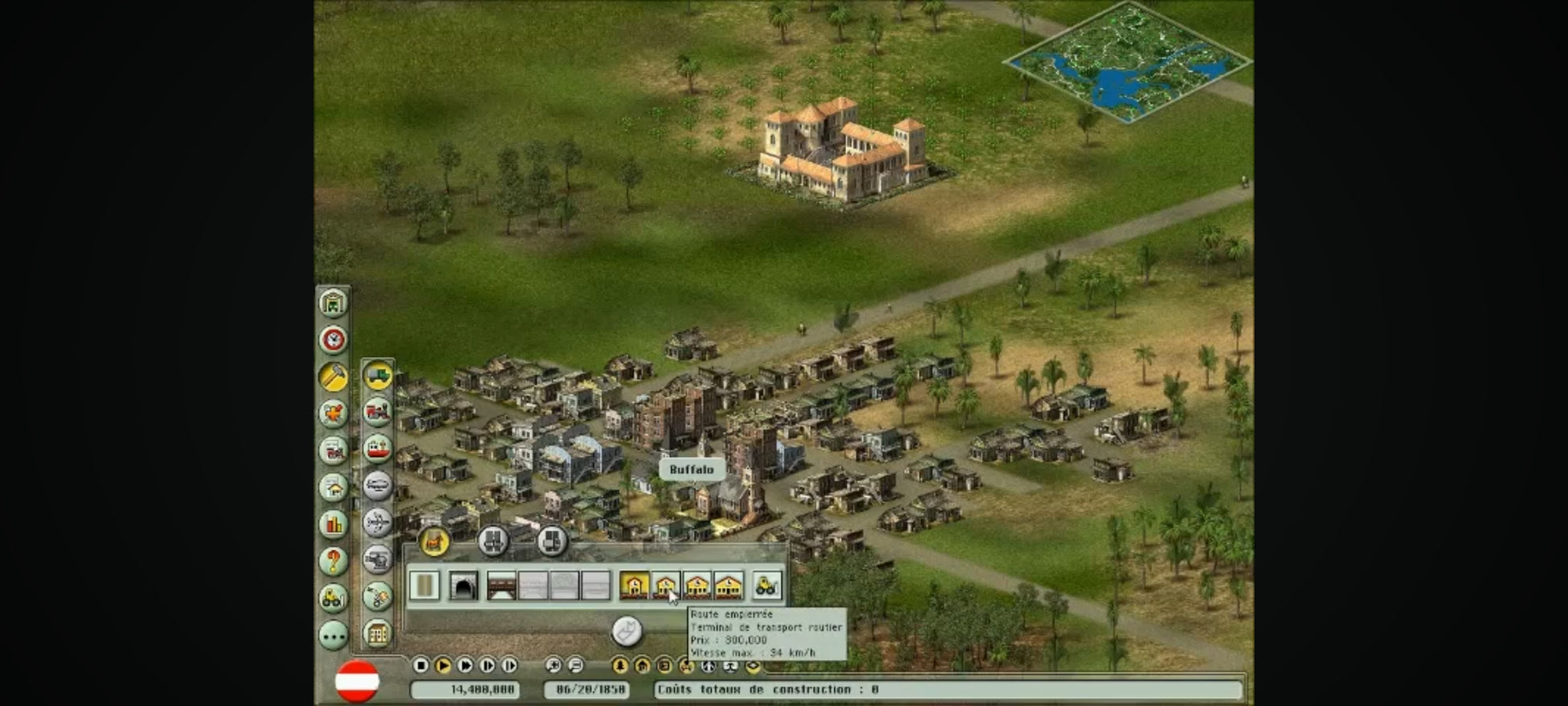Open the bar chart statistics button

tap(333, 525)
